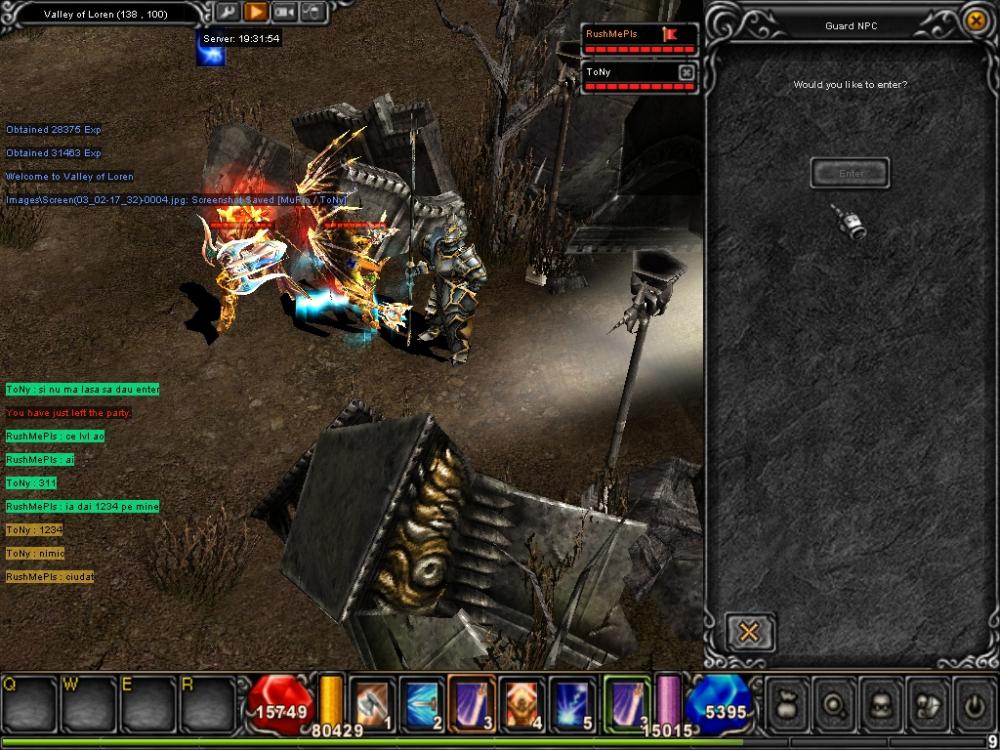
Task: Select the purple skill in slot 3
Action: (472, 703)
